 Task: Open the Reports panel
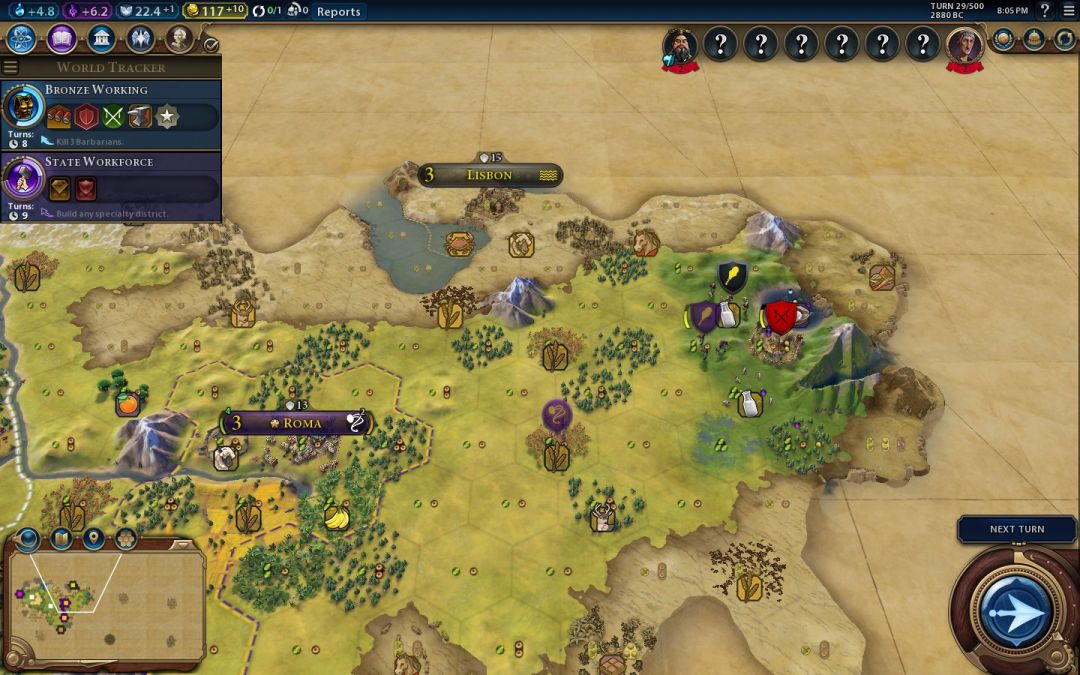point(338,11)
